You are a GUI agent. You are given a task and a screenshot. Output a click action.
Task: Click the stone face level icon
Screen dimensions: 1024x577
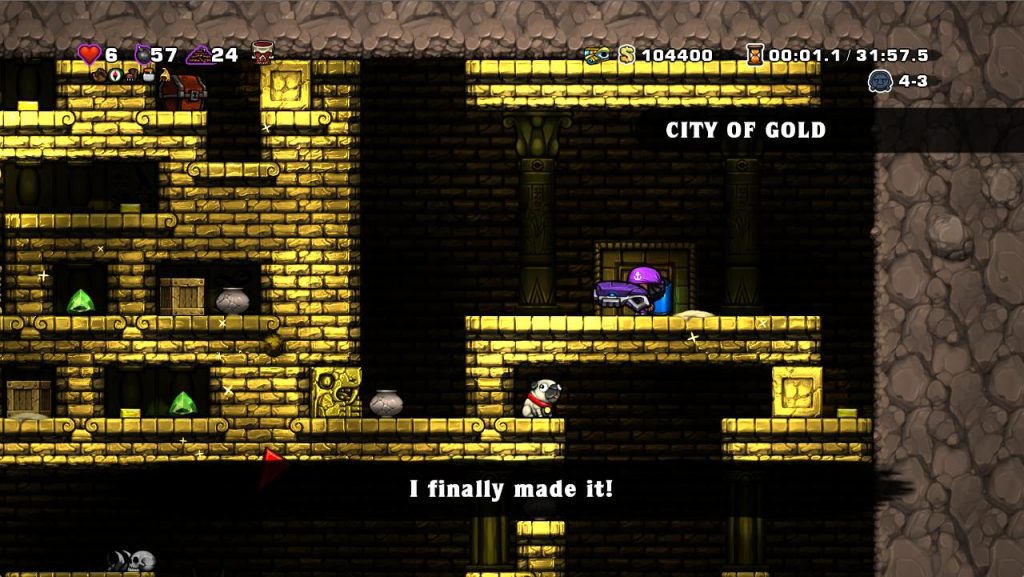click(x=880, y=82)
